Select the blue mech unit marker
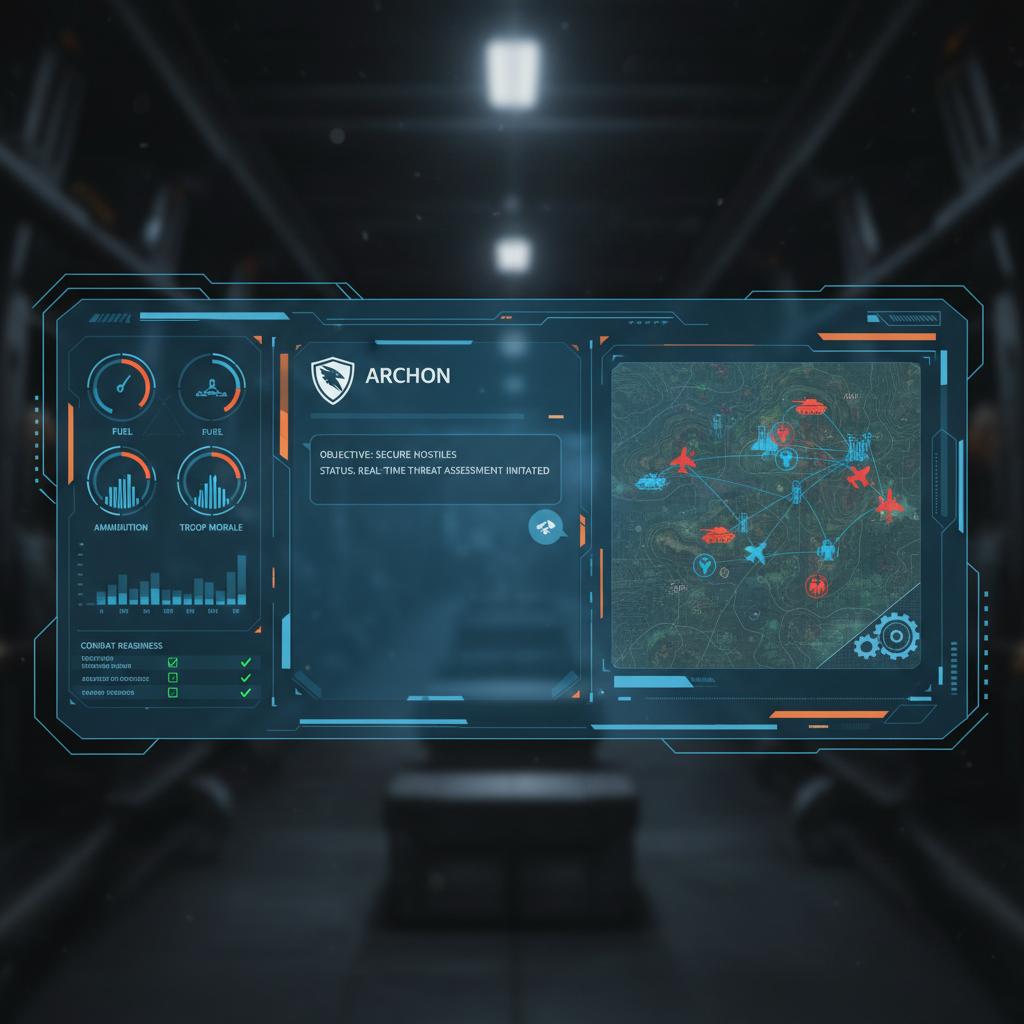This screenshot has width=1024, height=1024. [826, 548]
